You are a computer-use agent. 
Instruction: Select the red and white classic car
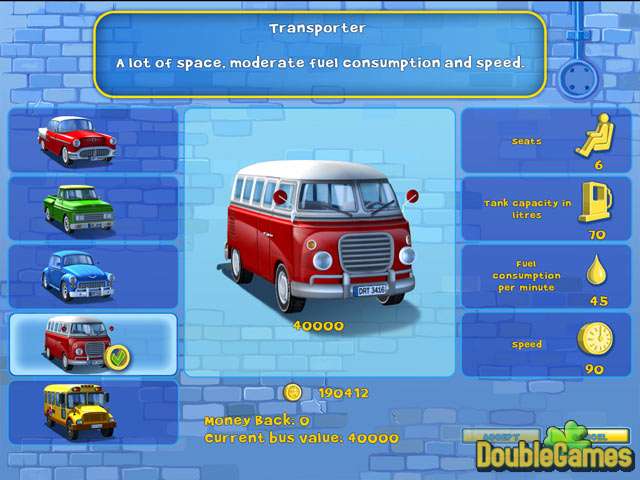(x=92, y=140)
